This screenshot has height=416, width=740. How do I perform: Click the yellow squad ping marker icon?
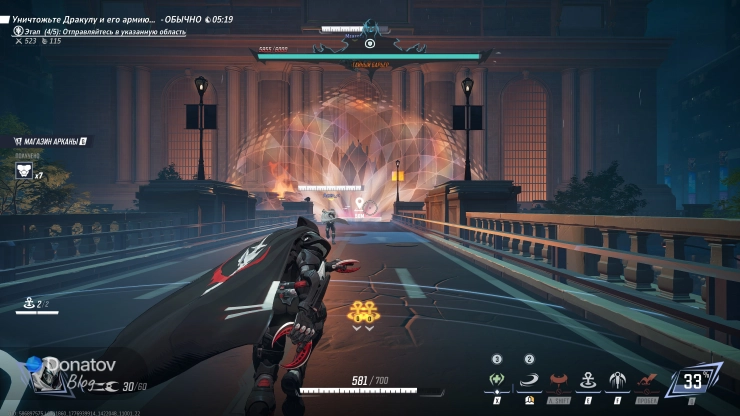pos(361,312)
